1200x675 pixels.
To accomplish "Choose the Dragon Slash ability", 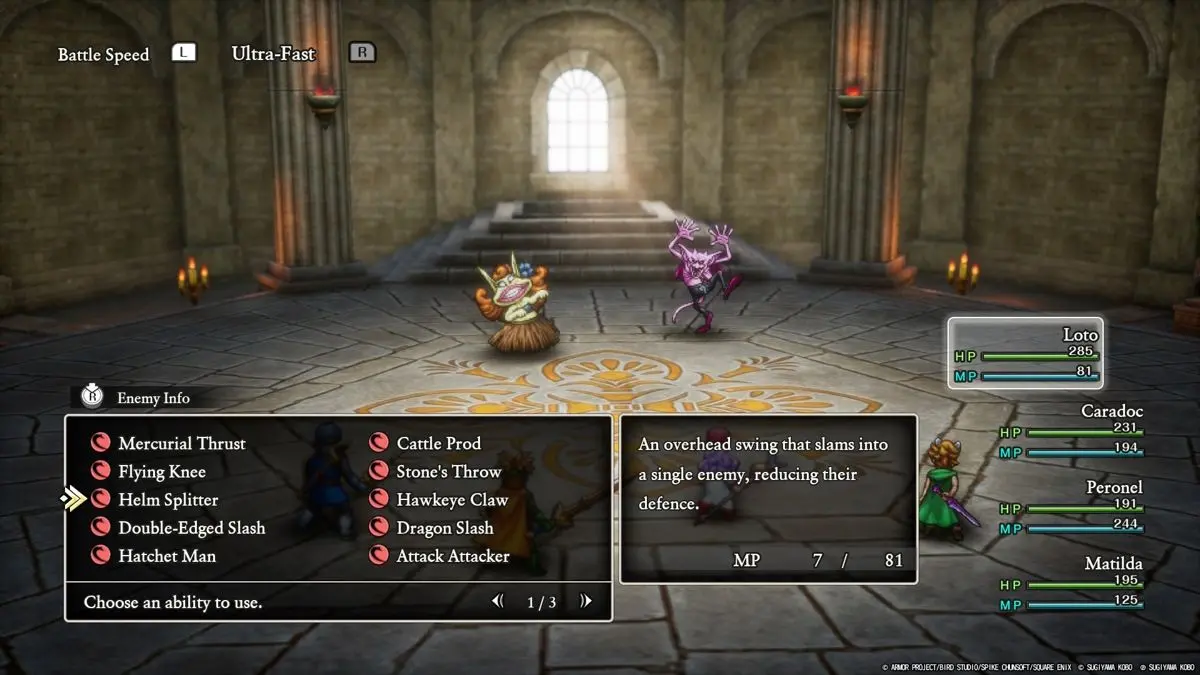I will pyautogui.click(x=444, y=527).
